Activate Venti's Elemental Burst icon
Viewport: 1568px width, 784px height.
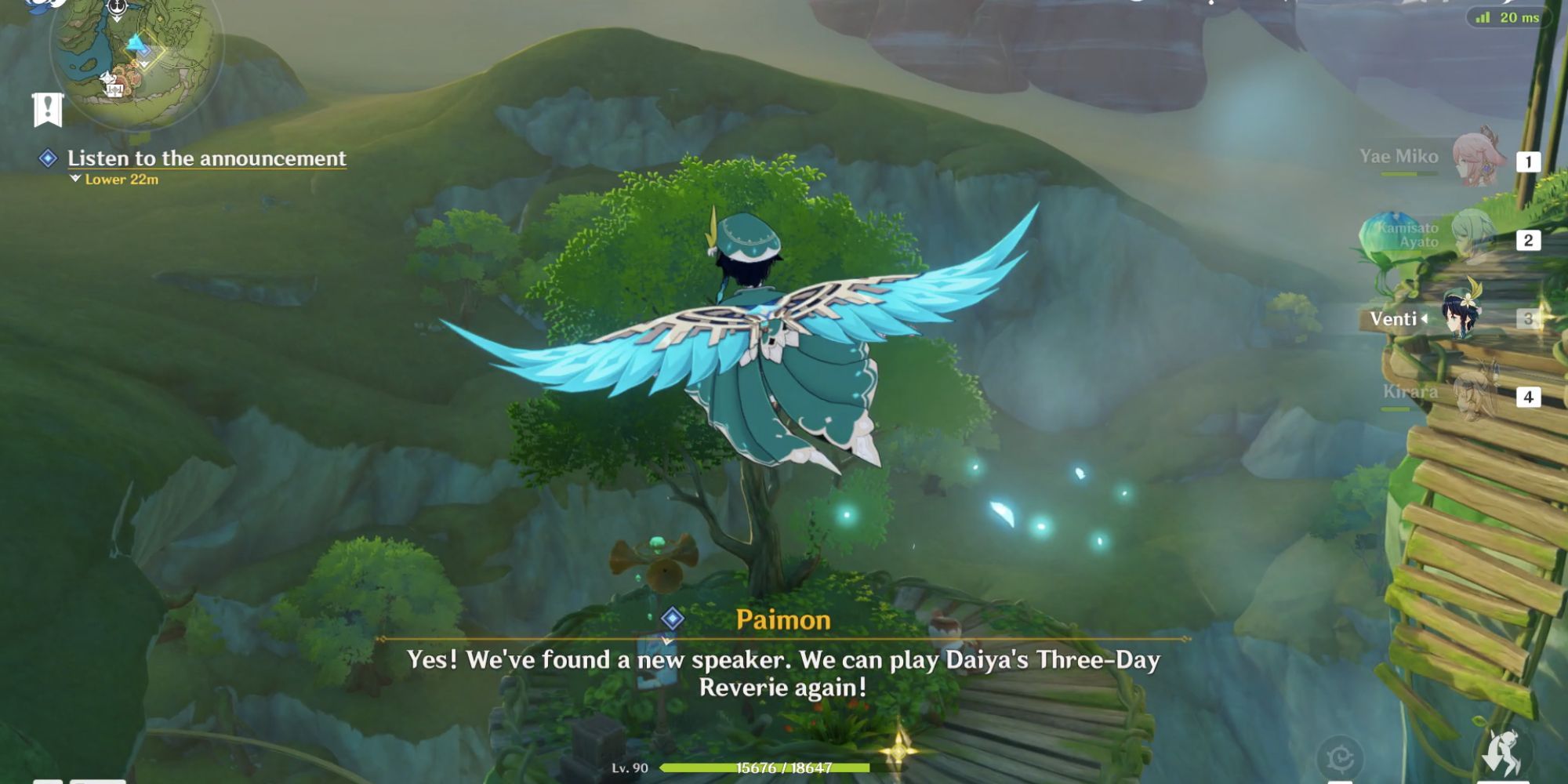1502,750
